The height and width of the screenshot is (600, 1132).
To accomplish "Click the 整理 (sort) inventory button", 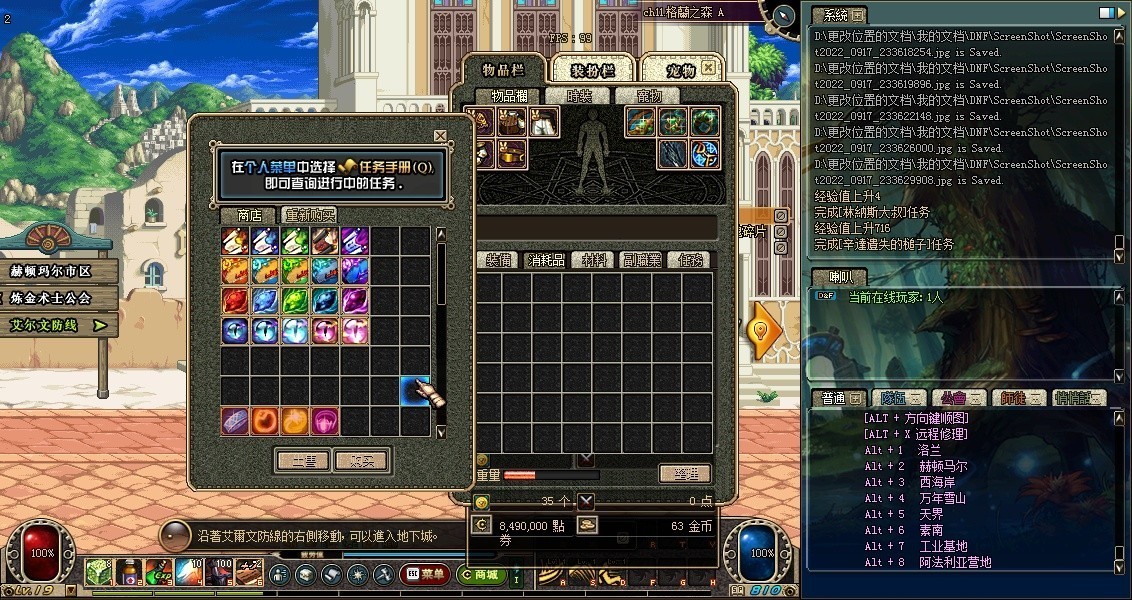I will coord(685,474).
